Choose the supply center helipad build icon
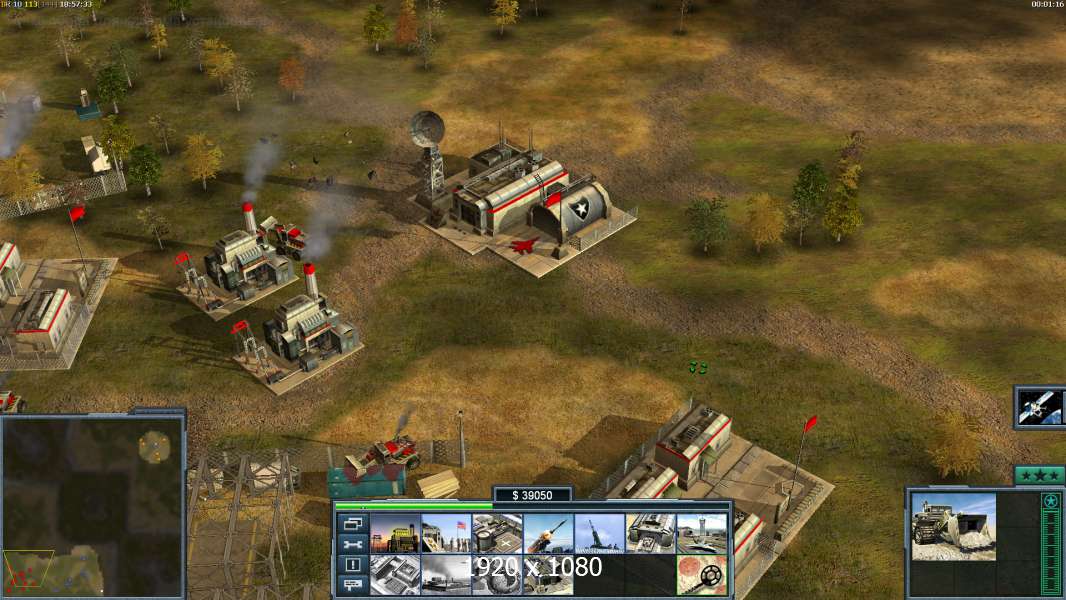Viewport: 1066px width, 600px height. pyautogui.click(x=497, y=534)
